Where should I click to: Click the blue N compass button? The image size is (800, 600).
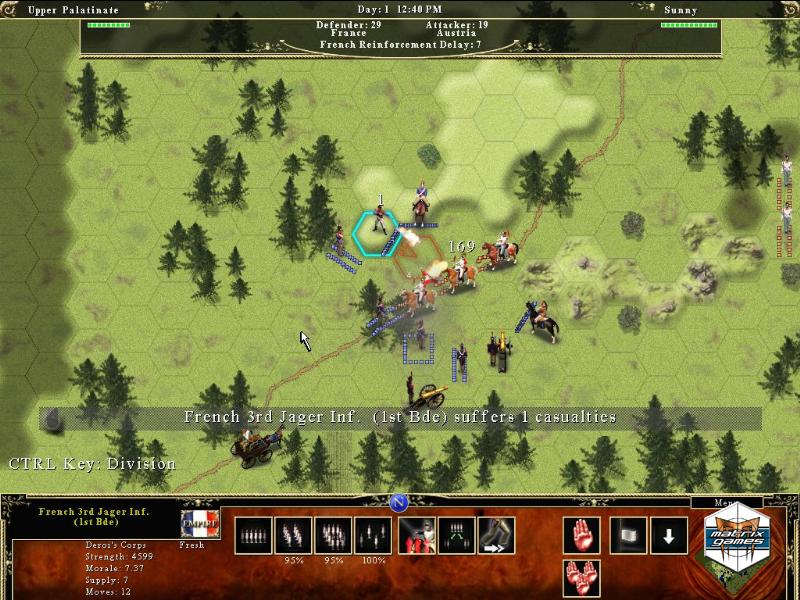(398, 502)
